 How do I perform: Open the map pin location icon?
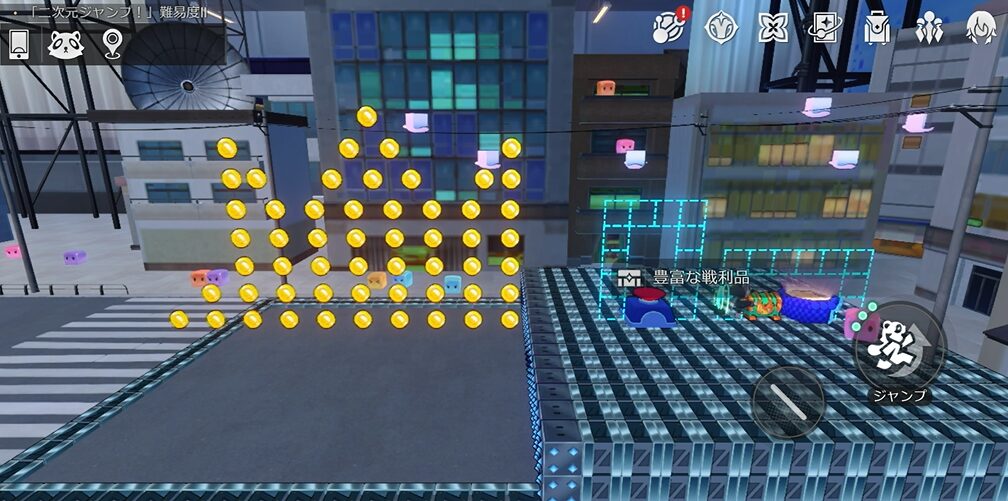pyautogui.click(x=111, y=43)
